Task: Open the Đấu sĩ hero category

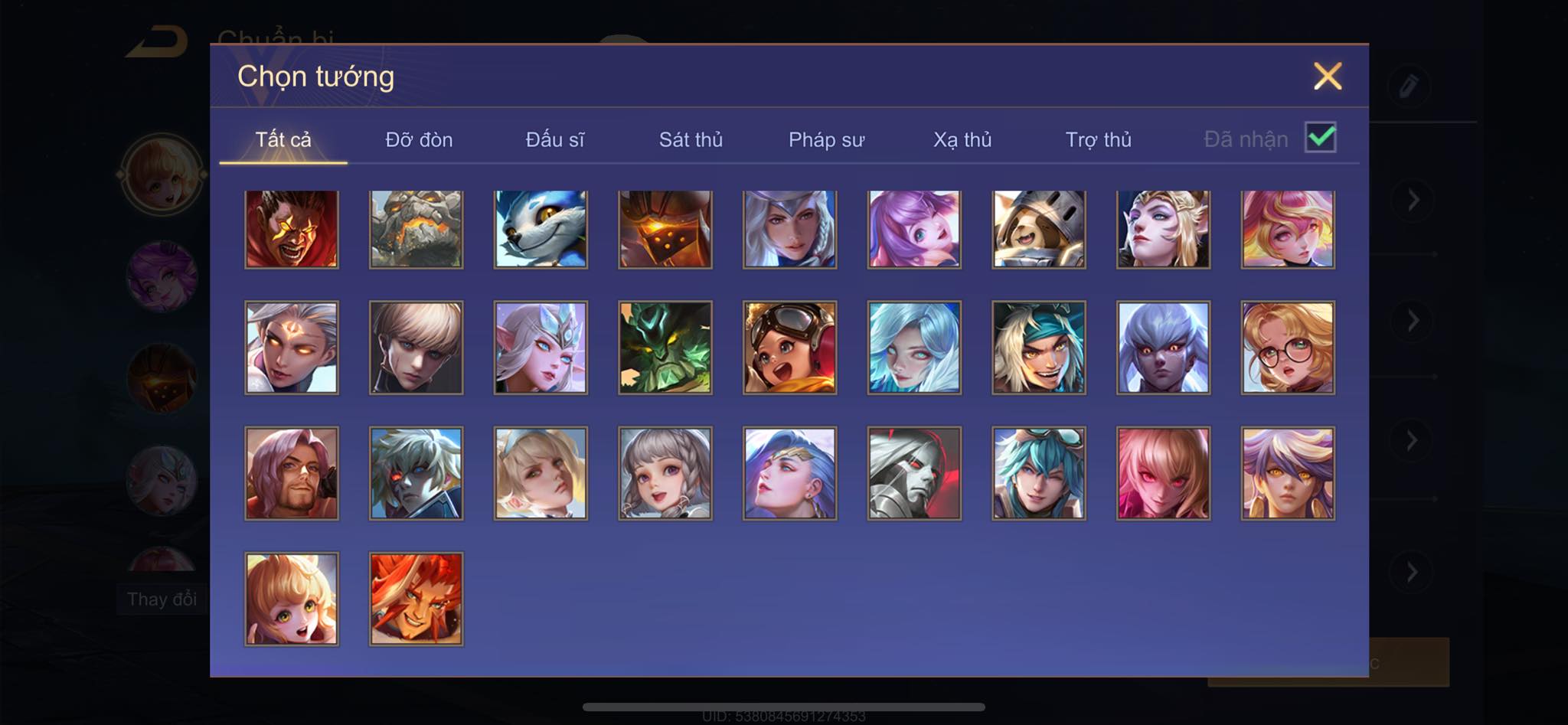Action: 554,140
